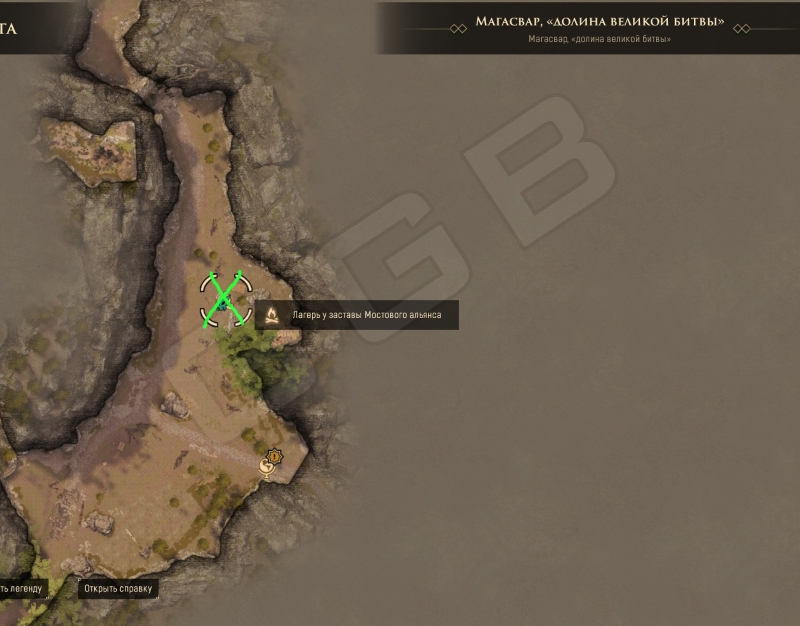
Task: Select the campfire camp marker icon
Action: (x=270, y=315)
